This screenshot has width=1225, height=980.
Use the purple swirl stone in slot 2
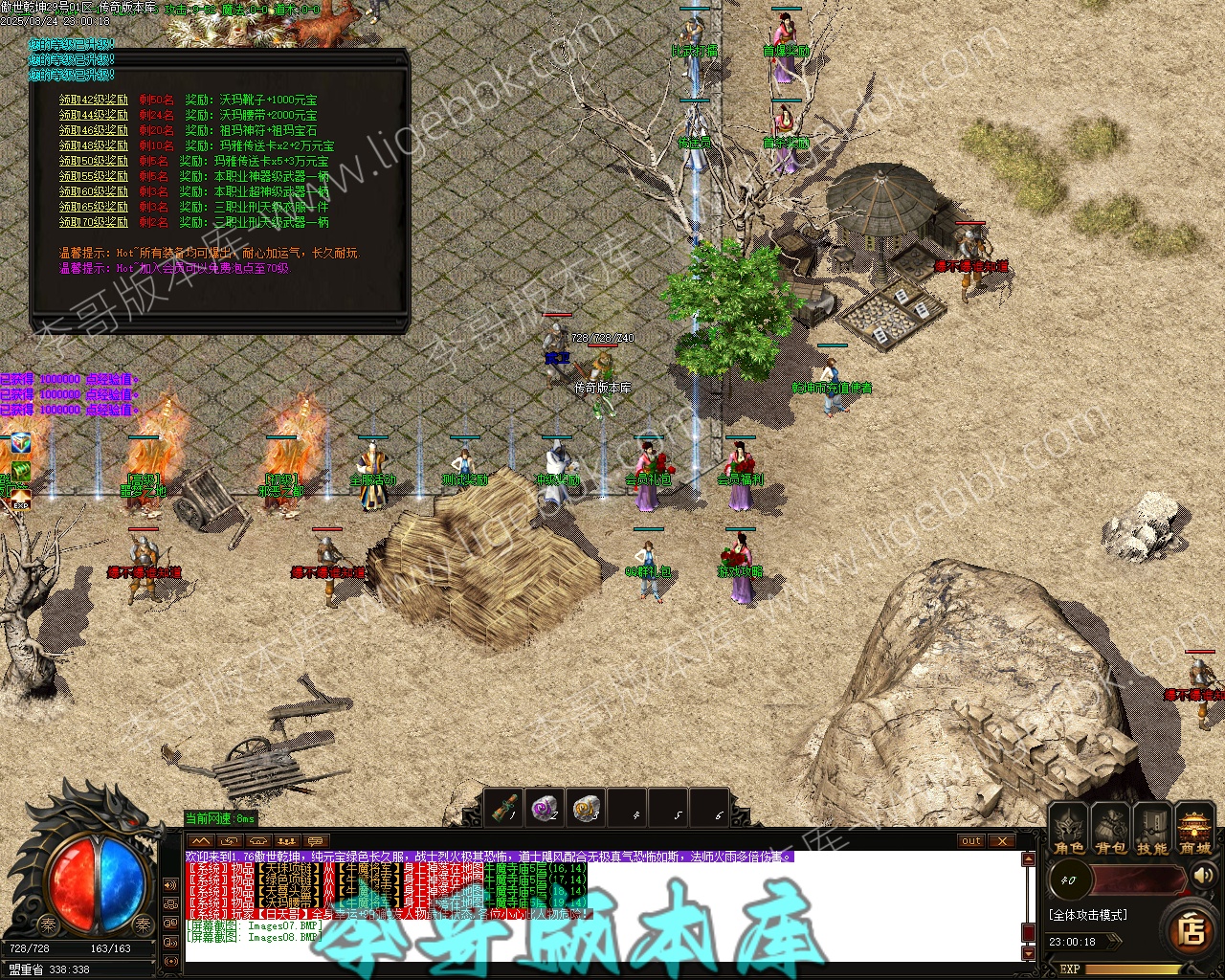(x=546, y=809)
